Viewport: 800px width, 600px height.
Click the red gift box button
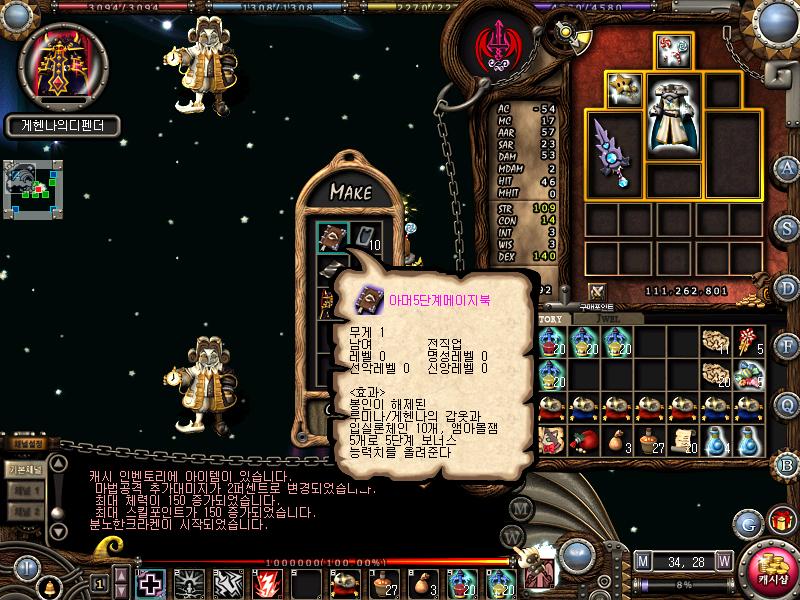[x=778, y=521]
